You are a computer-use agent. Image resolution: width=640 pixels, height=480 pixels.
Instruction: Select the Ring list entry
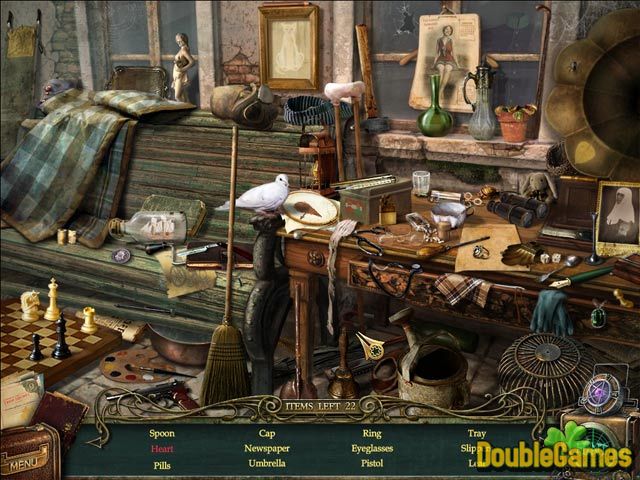click(x=372, y=434)
